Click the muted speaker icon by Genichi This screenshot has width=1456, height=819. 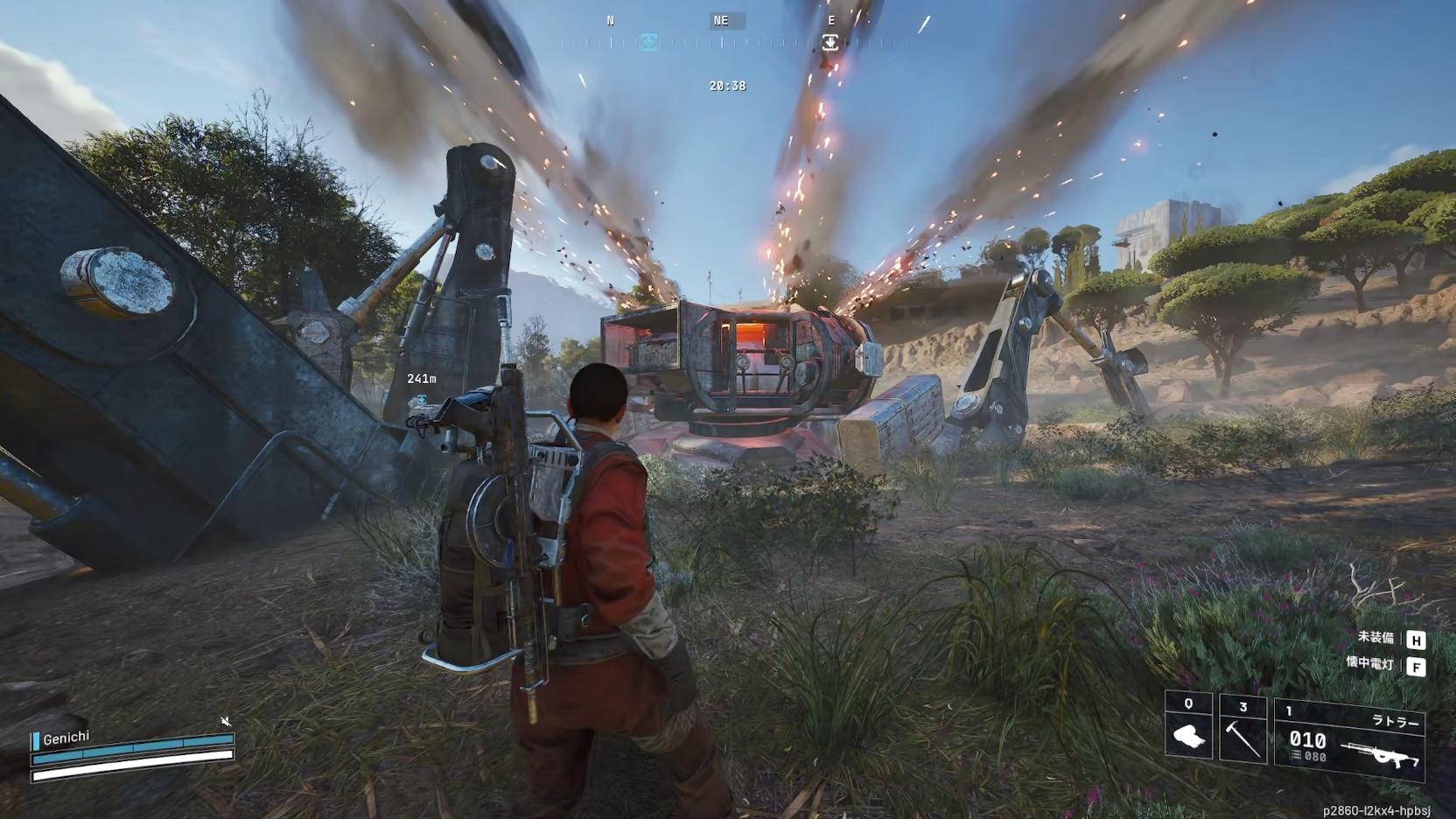[226, 721]
